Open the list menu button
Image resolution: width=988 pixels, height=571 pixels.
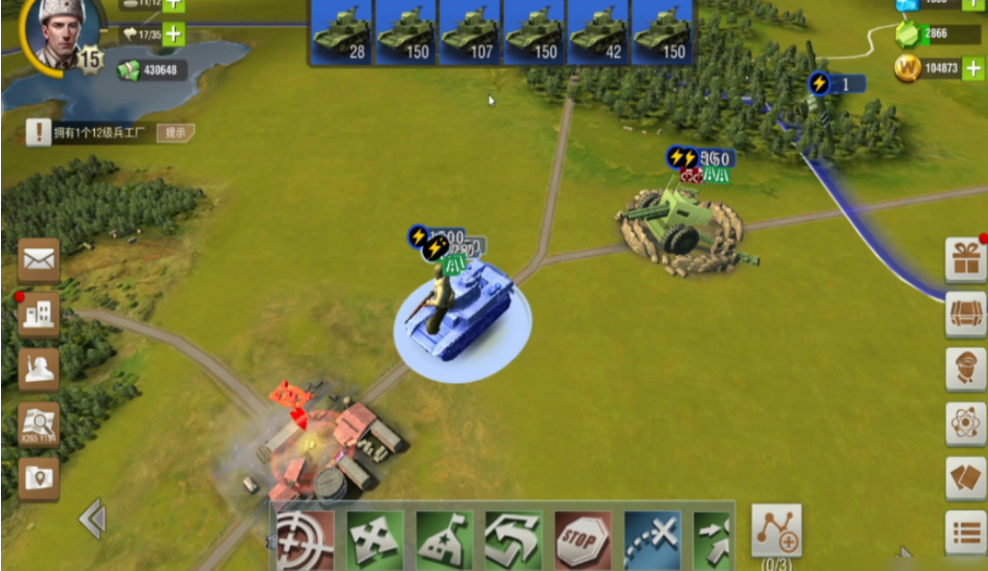(966, 533)
